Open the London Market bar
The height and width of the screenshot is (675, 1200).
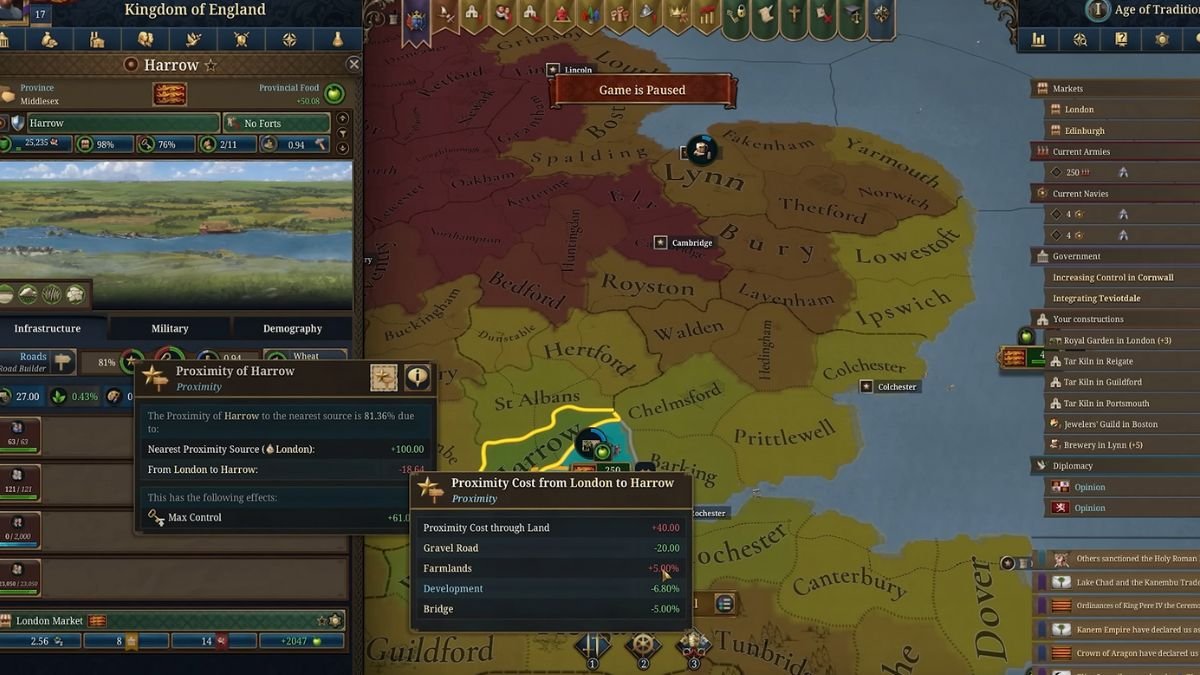point(170,620)
